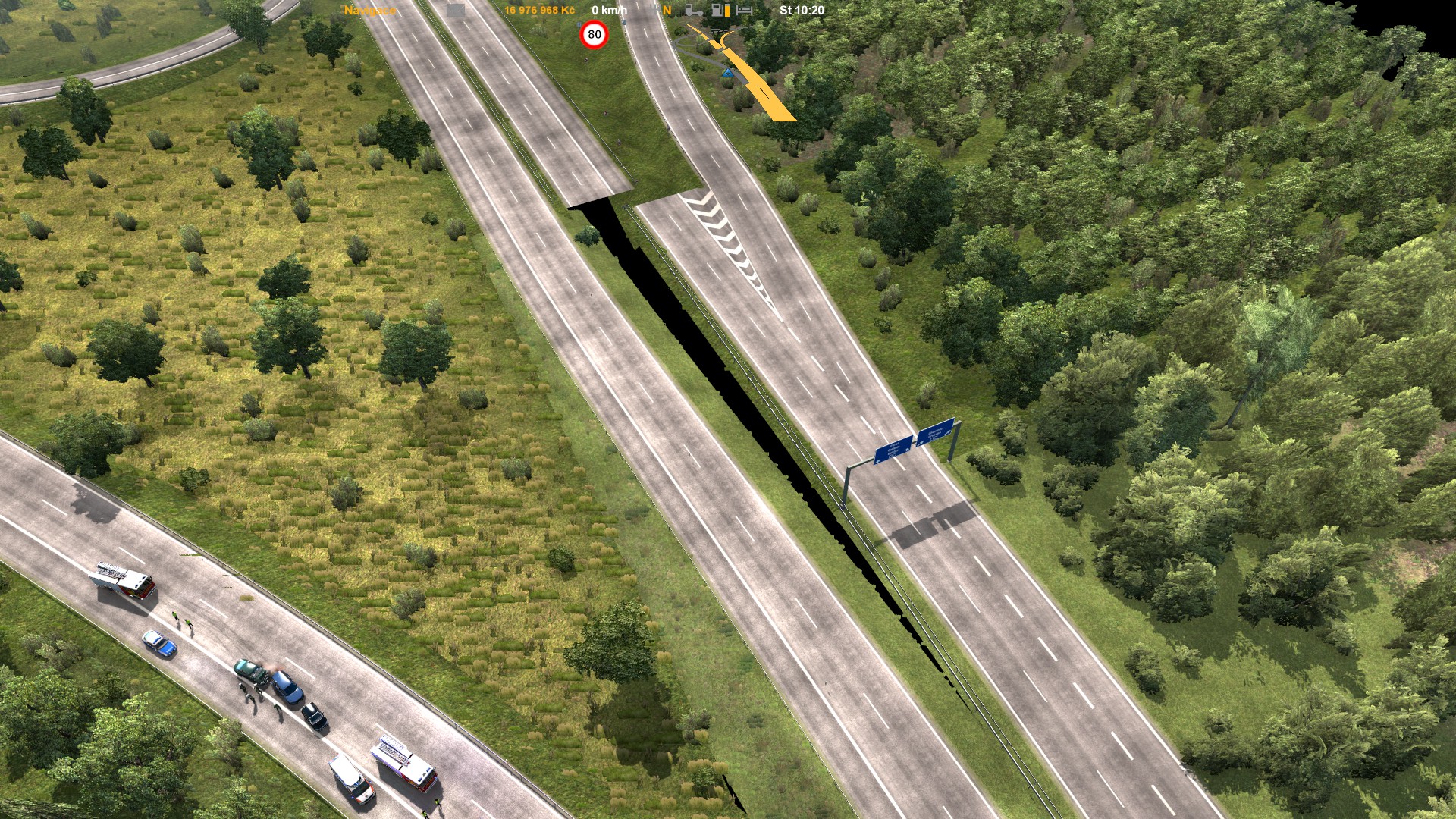This screenshot has width=1456, height=819.
Task: Select the bed rest icon
Action: click(745, 11)
